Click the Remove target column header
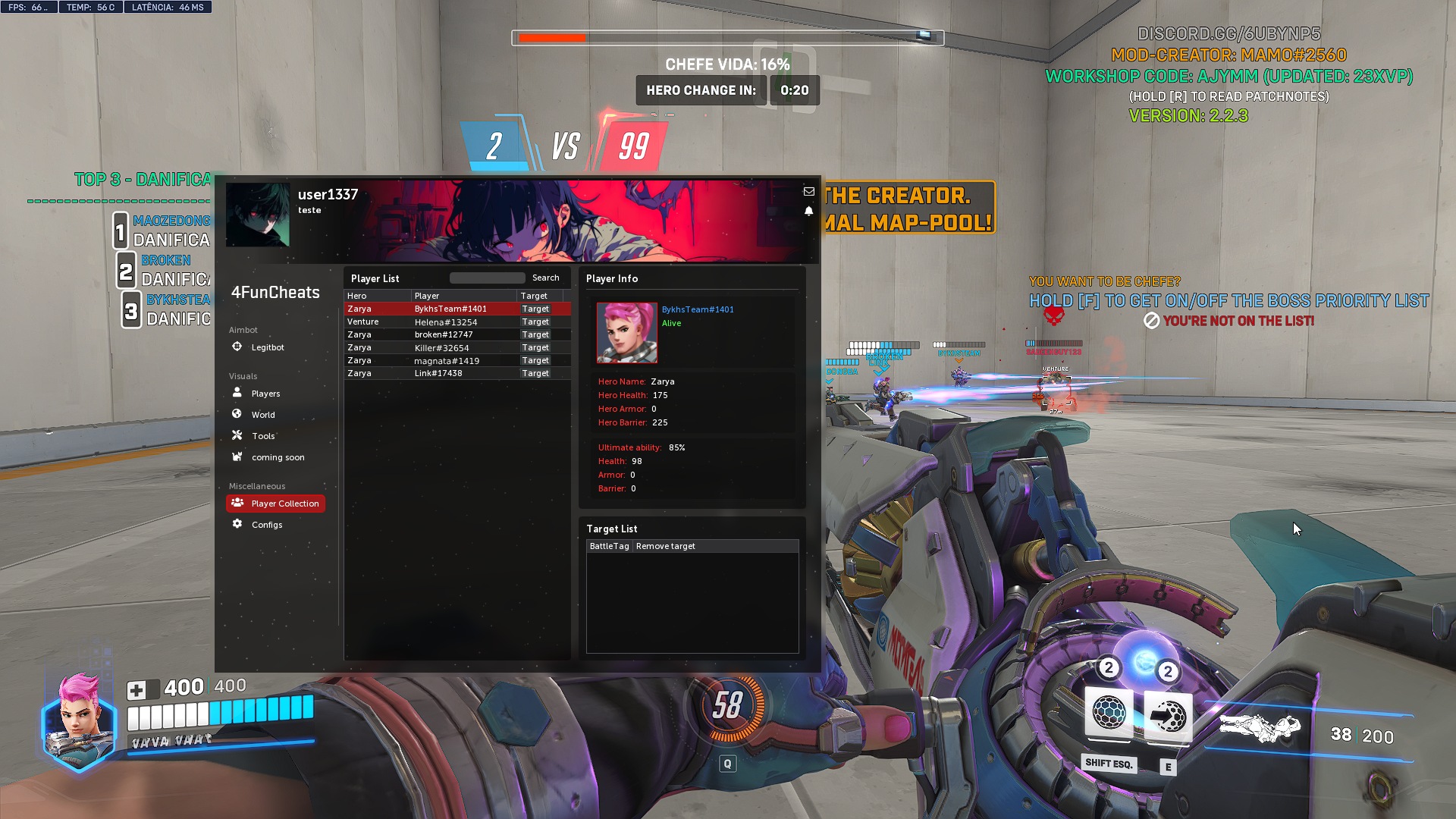The width and height of the screenshot is (1456, 819). tap(665, 547)
